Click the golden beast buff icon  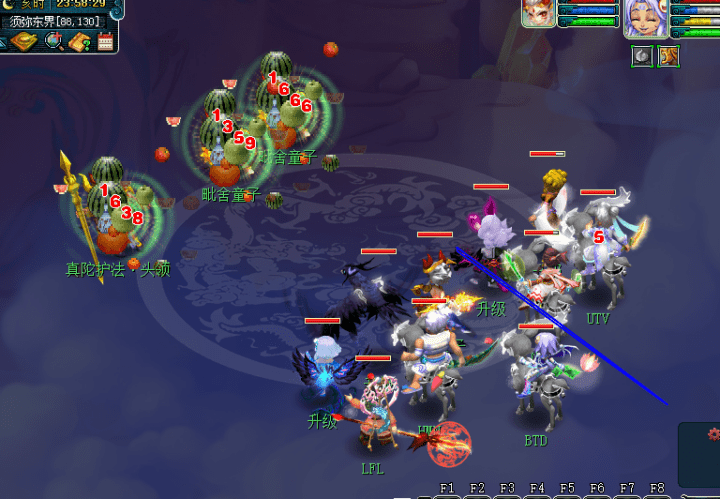pyautogui.click(x=668, y=56)
